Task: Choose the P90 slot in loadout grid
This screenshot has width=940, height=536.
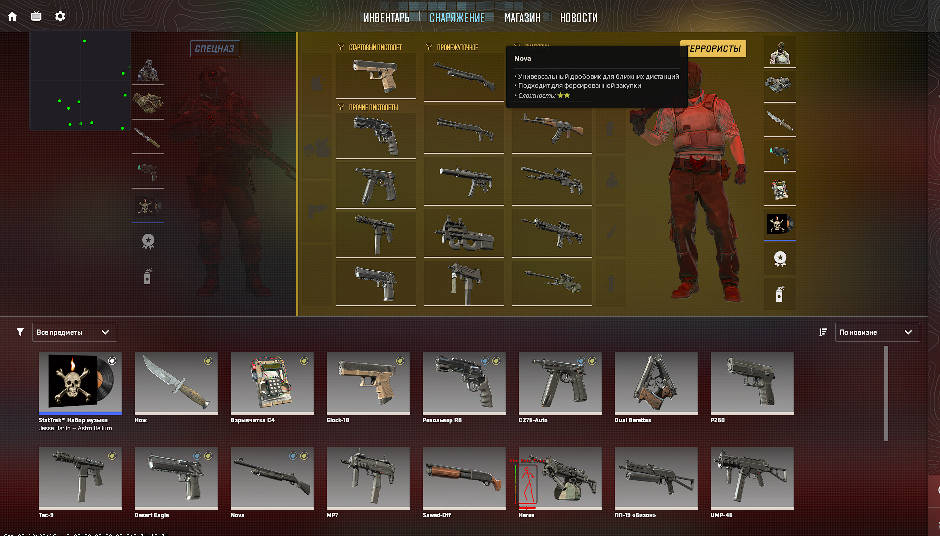Action: pyautogui.click(x=463, y=232)
